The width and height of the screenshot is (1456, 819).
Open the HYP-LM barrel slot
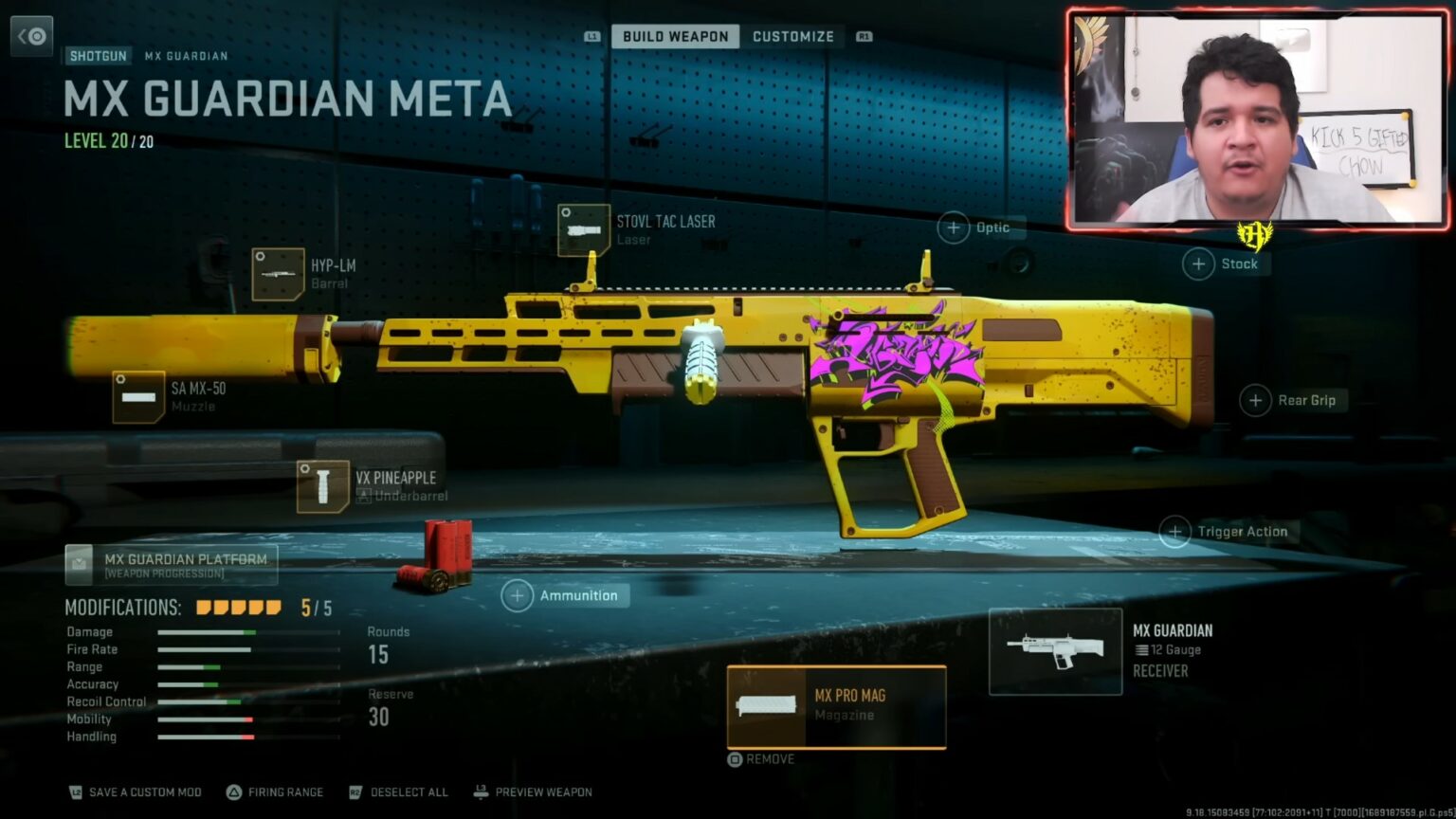(x=279, y=274)
